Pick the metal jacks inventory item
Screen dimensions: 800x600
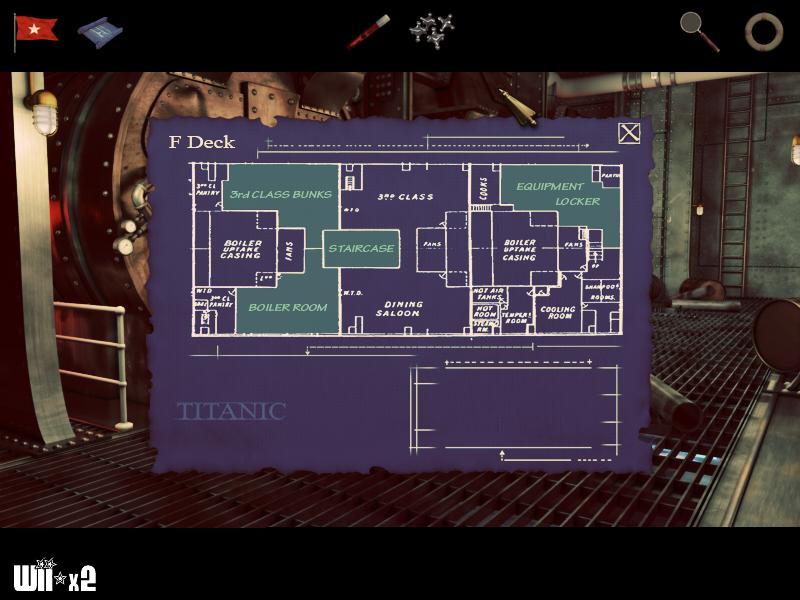tap(432, 29)
